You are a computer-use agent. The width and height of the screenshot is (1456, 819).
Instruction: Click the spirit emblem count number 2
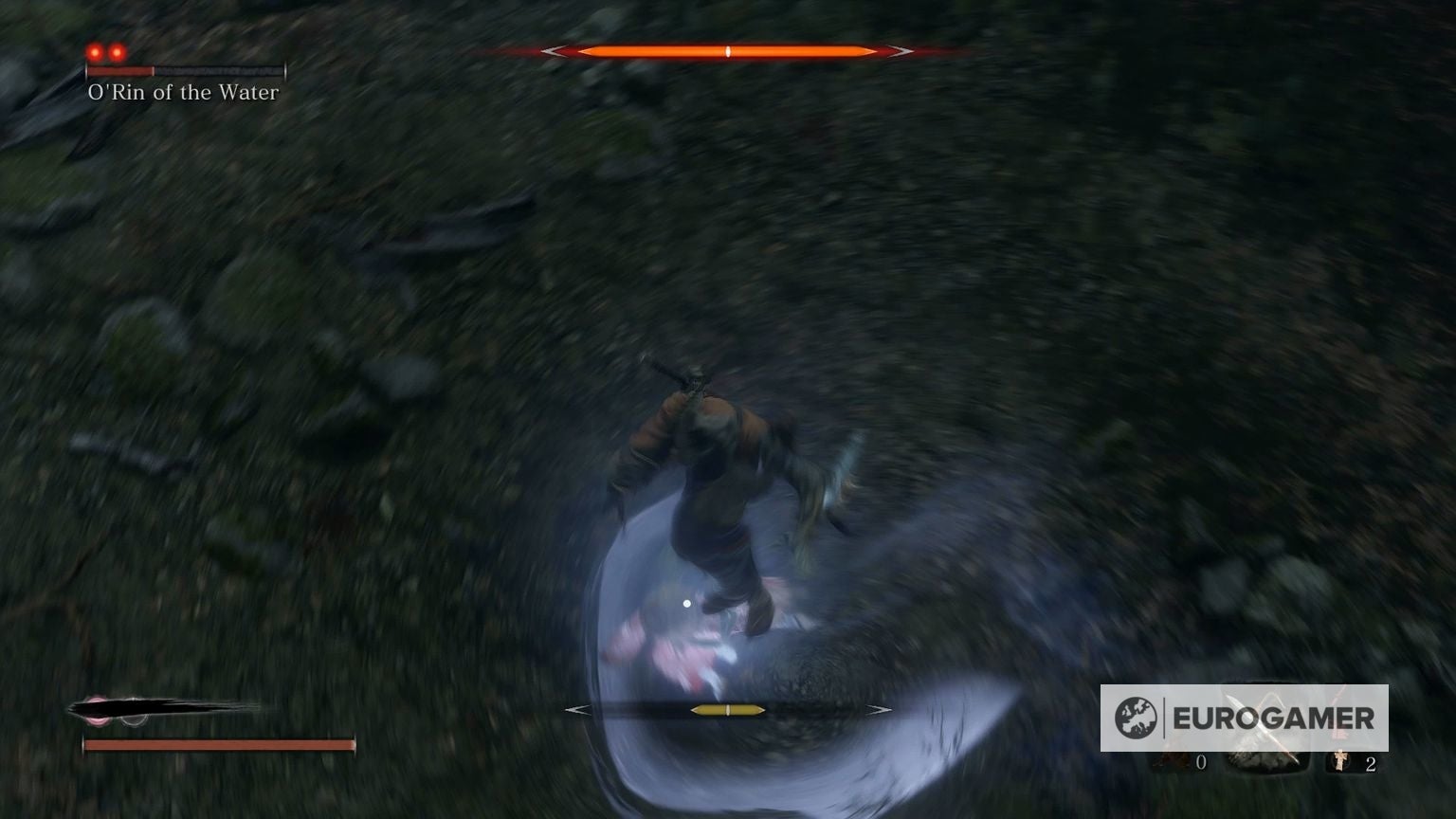[1371, 763]
